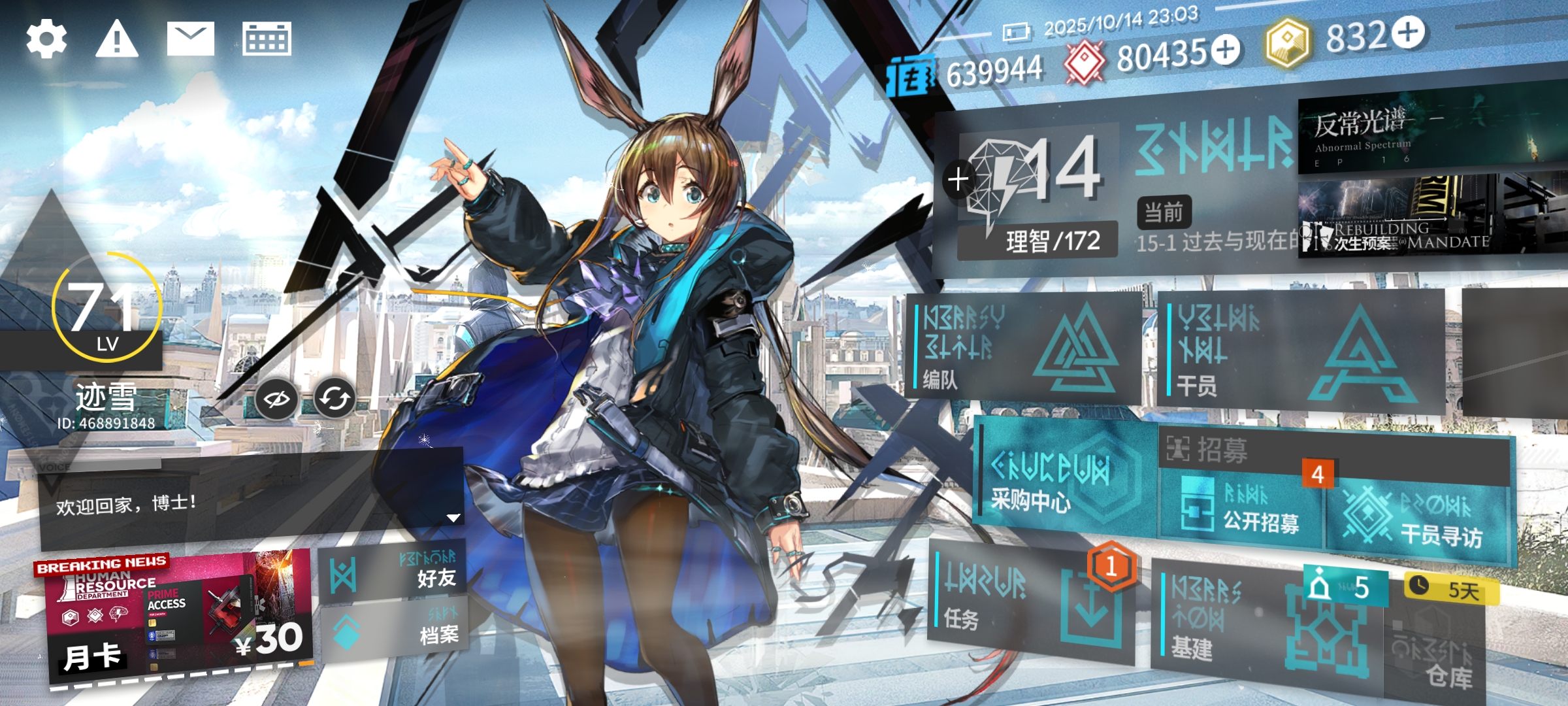Hide the UI with the eye icon
The height and width of the screenshot is (706, 1568).
click(x=276, y=398)
